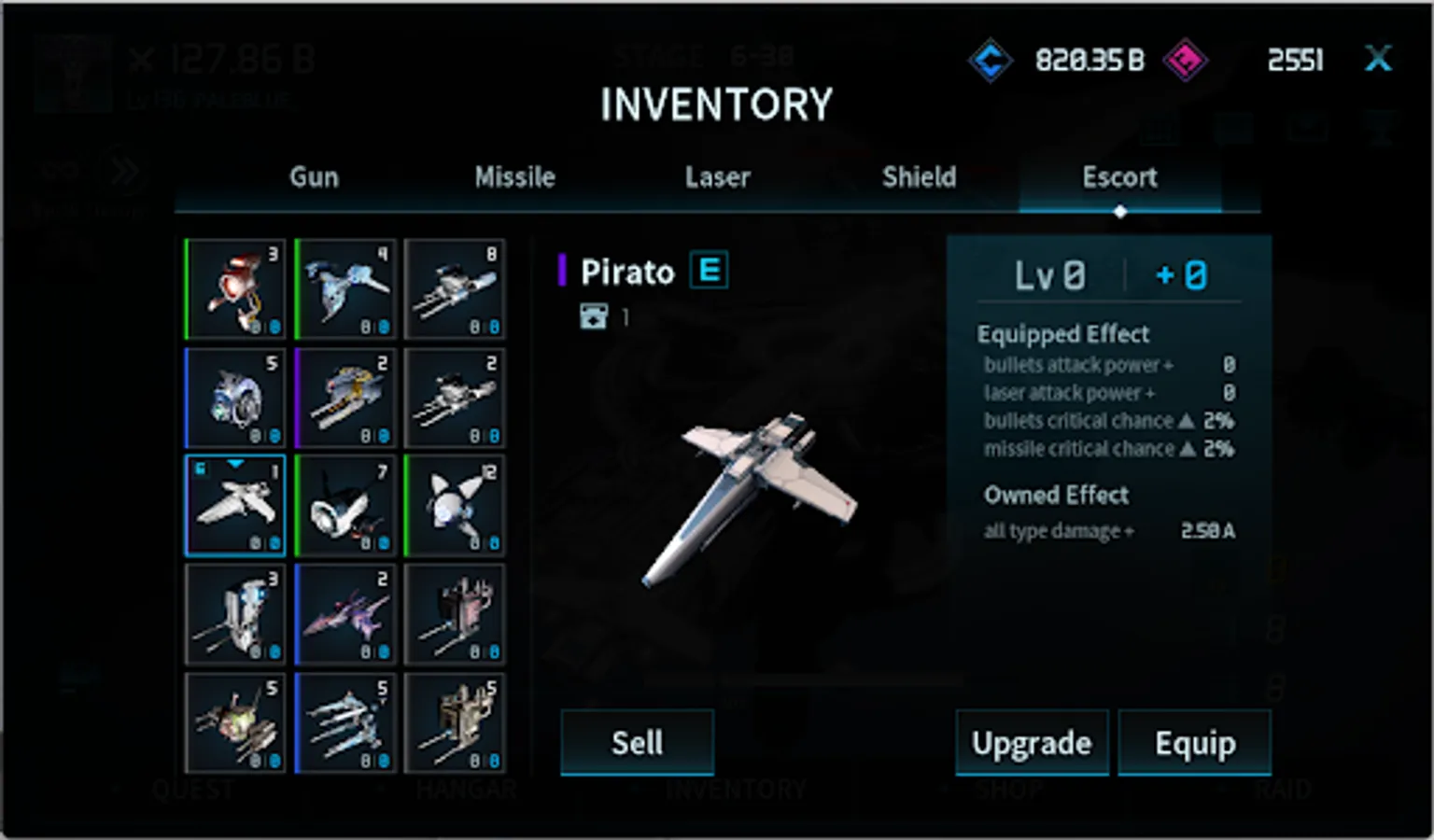Show the Laser category
The image size is (1434, 840).
click(717, 176)
